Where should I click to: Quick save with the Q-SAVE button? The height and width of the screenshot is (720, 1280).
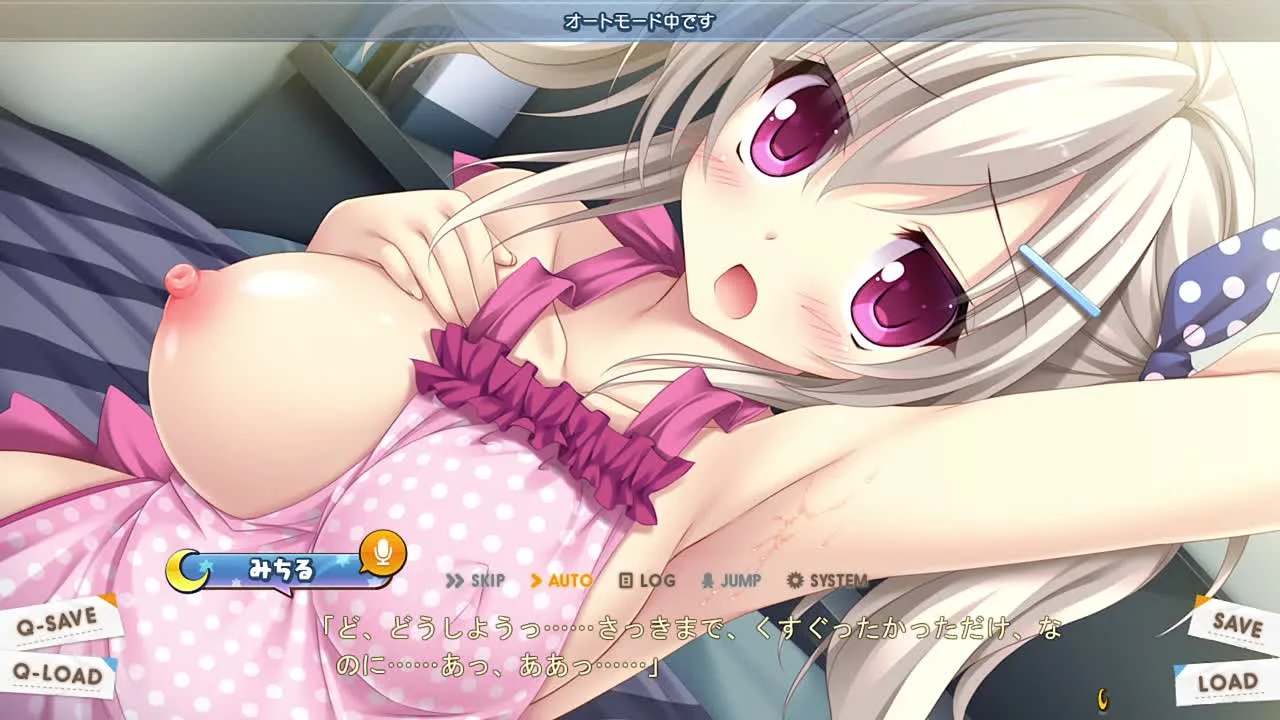coord(58,622)
